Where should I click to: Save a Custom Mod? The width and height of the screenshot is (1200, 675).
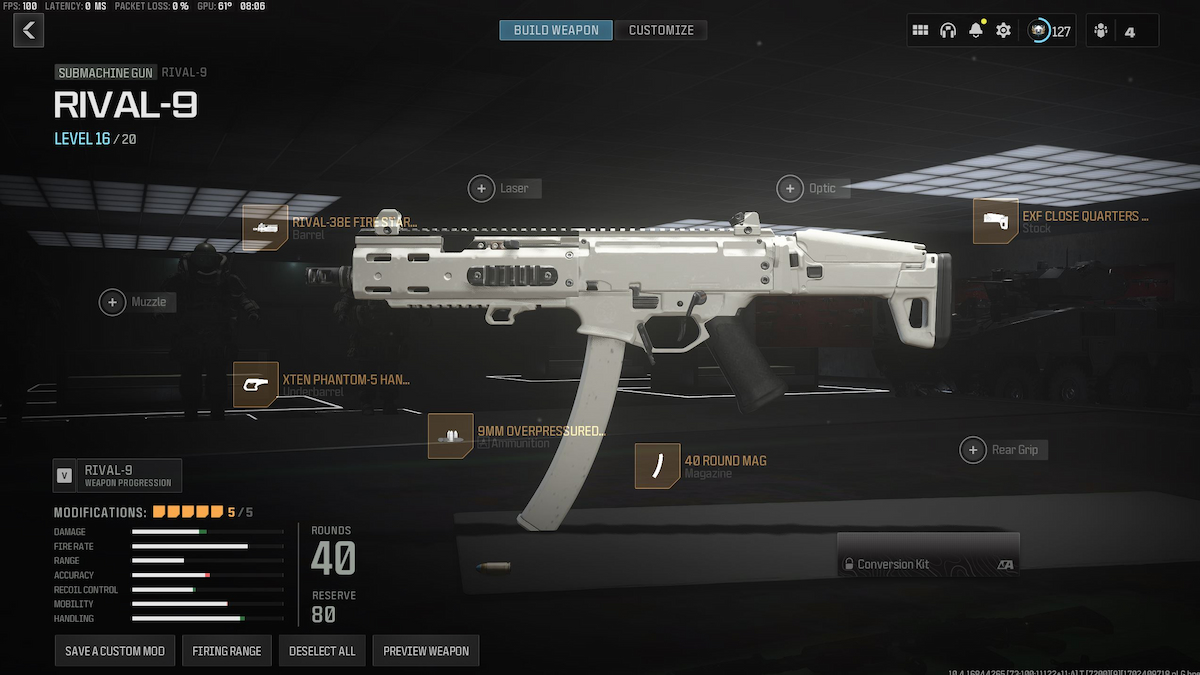(x=115, y=651)
